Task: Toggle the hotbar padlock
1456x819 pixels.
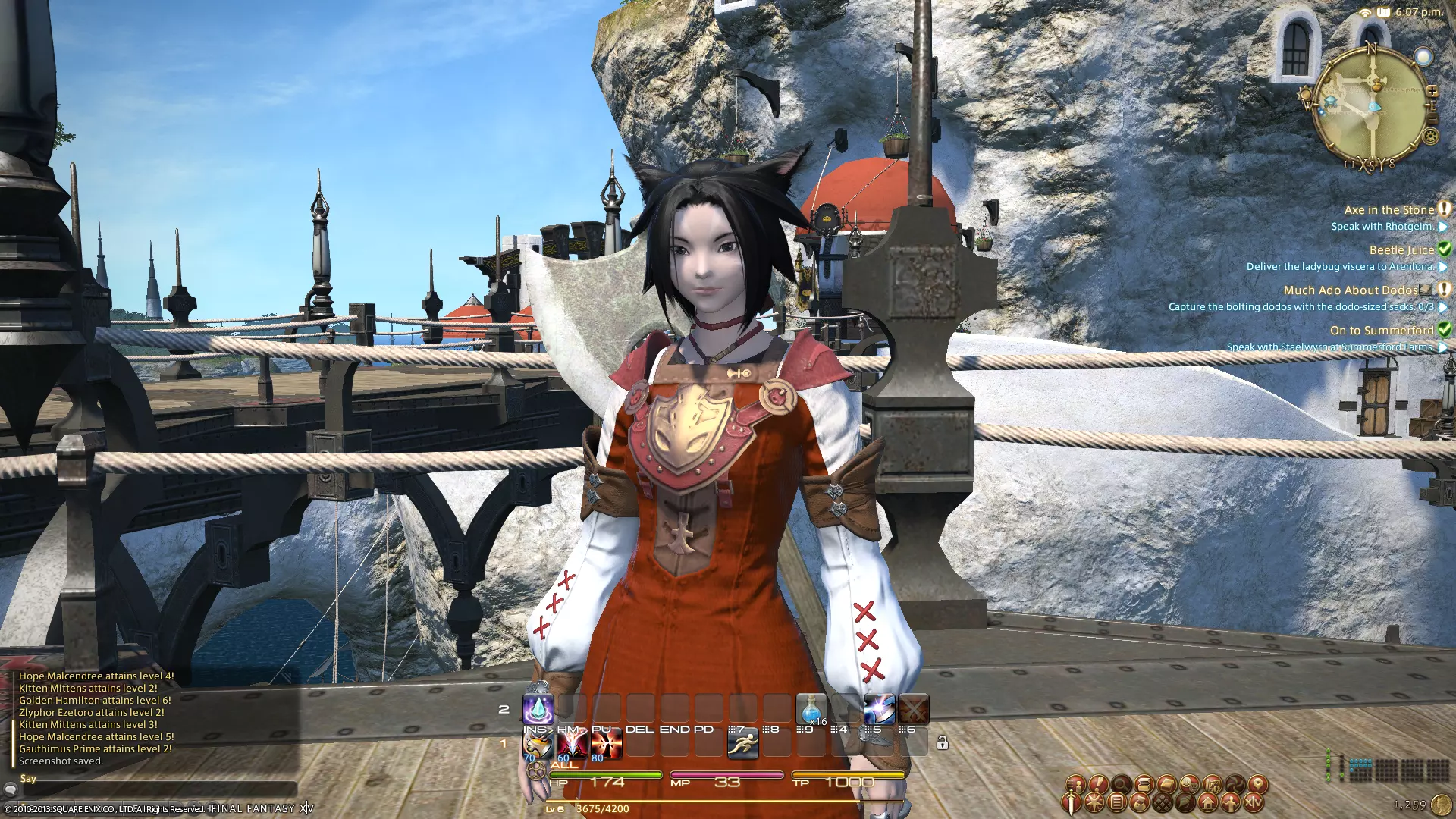Action: (942, 743)
